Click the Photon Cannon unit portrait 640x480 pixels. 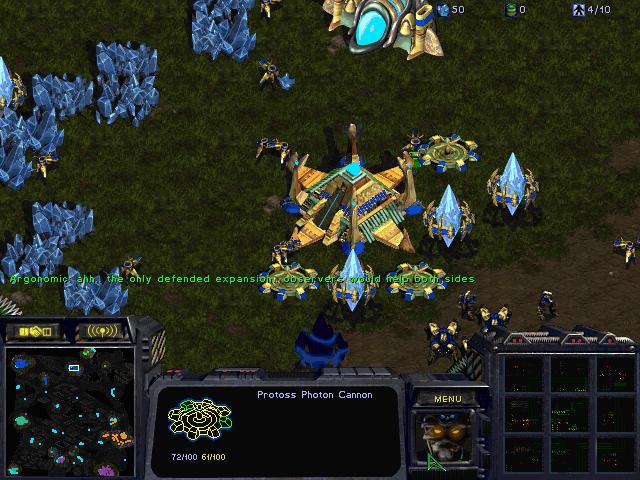pos(447,440)
